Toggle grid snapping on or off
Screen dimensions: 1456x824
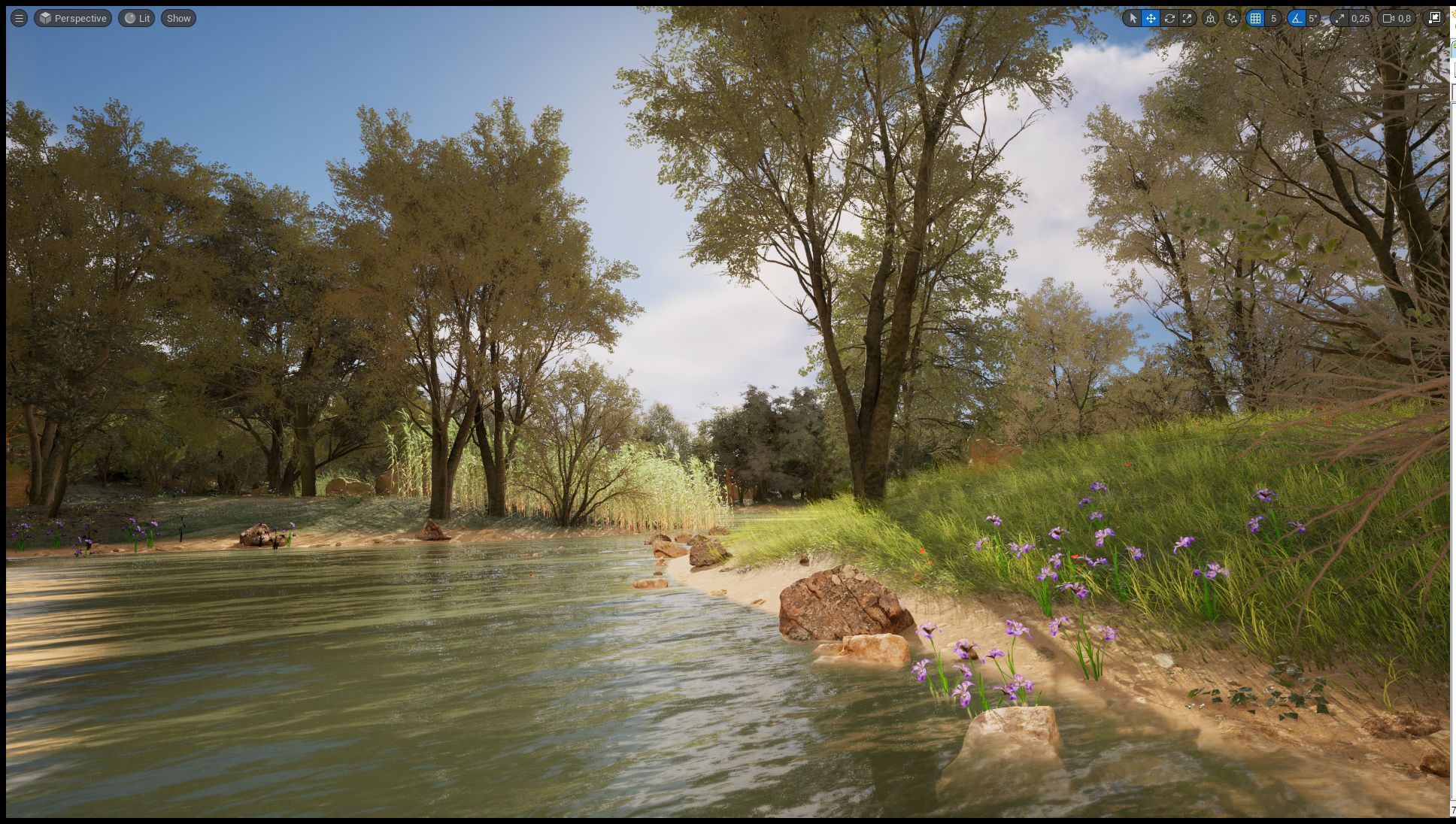[x=1255, y=19]
